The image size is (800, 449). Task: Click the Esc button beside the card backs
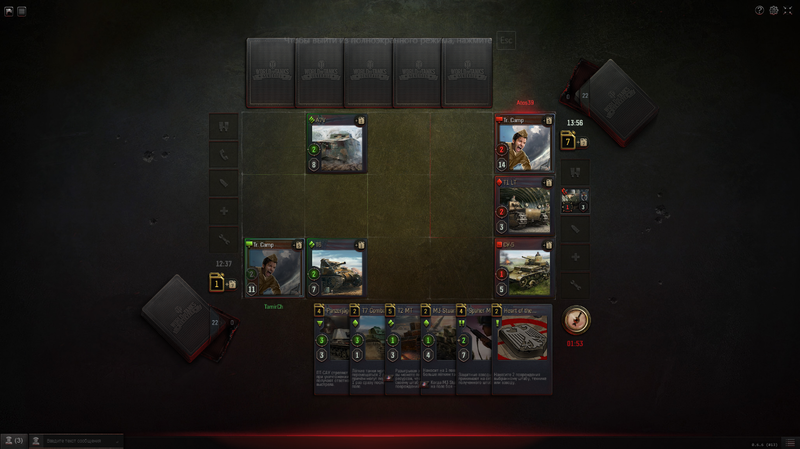[506, 42]
